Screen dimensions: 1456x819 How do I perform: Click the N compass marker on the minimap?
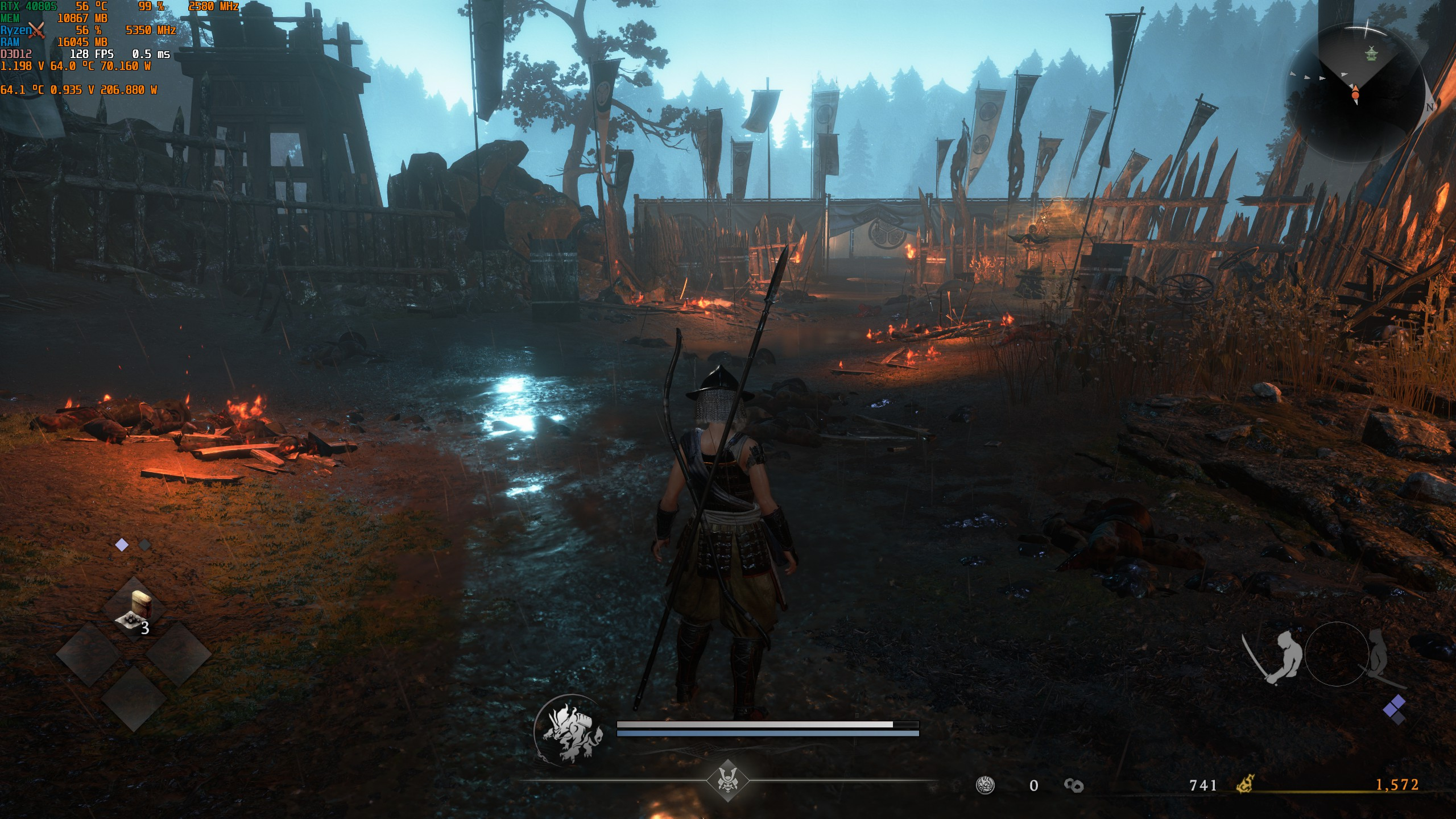point(1430,107)
